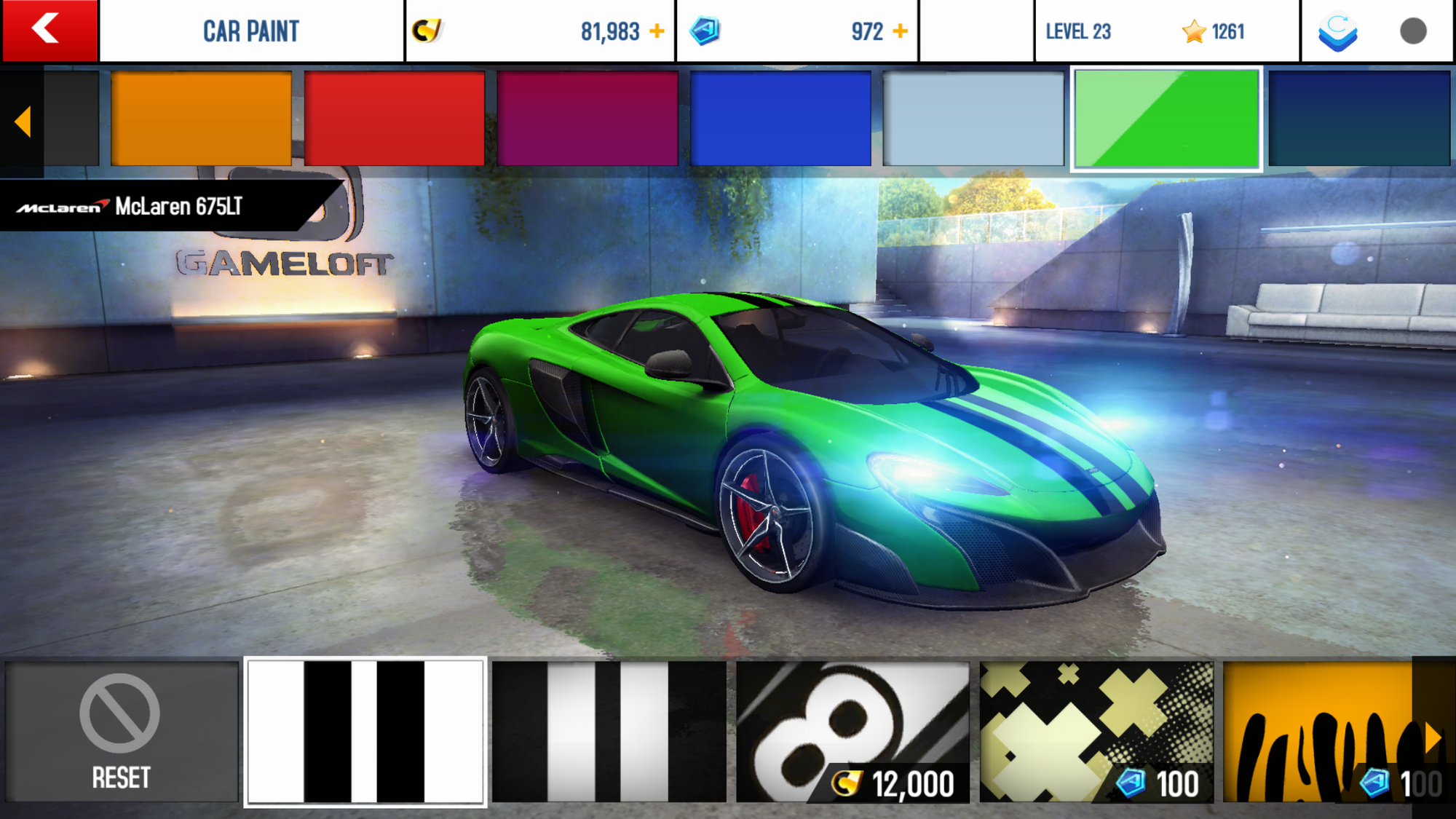Show more decals with the right arrow
Screen dimensions: 1456x819
click(1433, 737)
